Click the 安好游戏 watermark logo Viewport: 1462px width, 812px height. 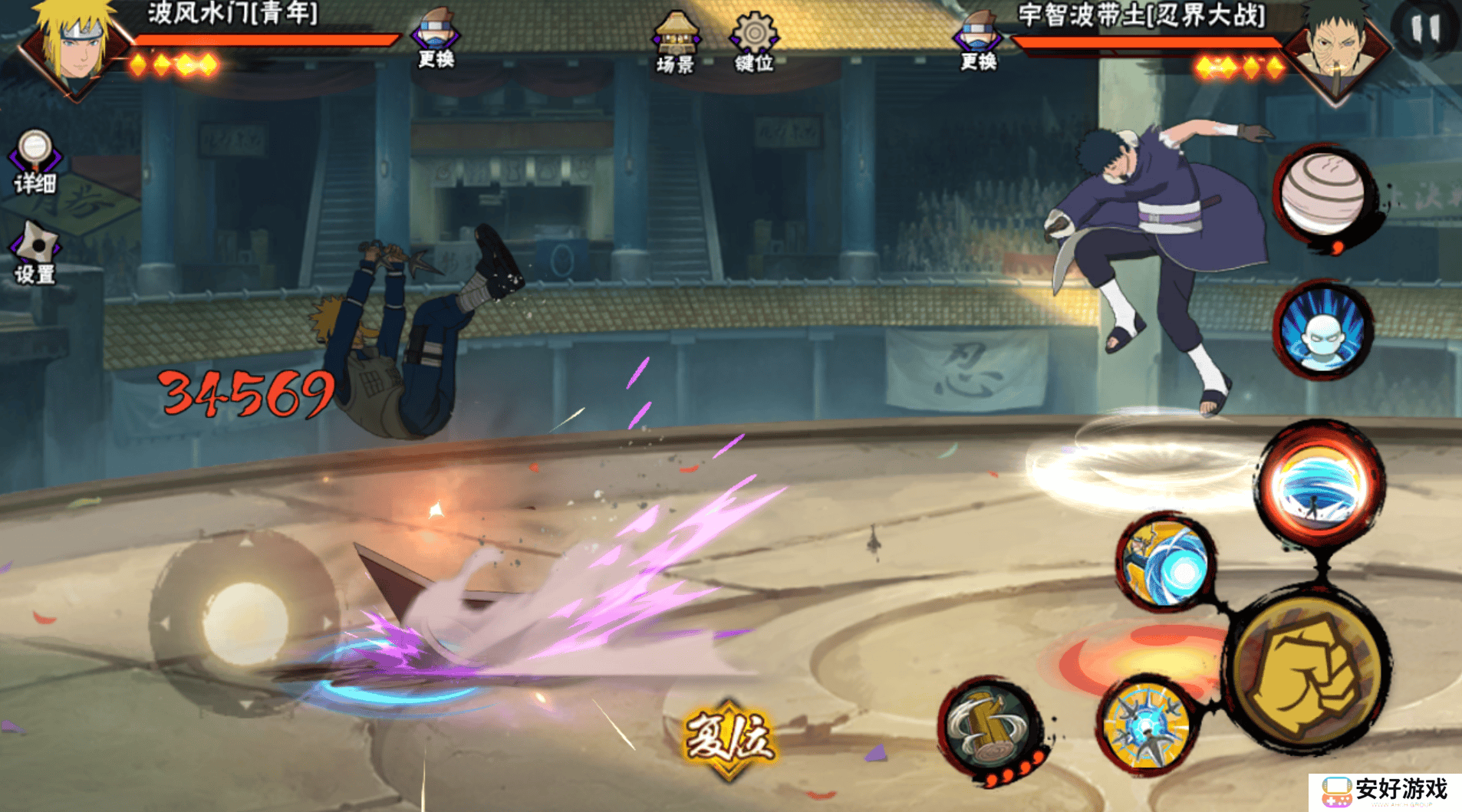pyautogui.click(x=1385, y=791)
